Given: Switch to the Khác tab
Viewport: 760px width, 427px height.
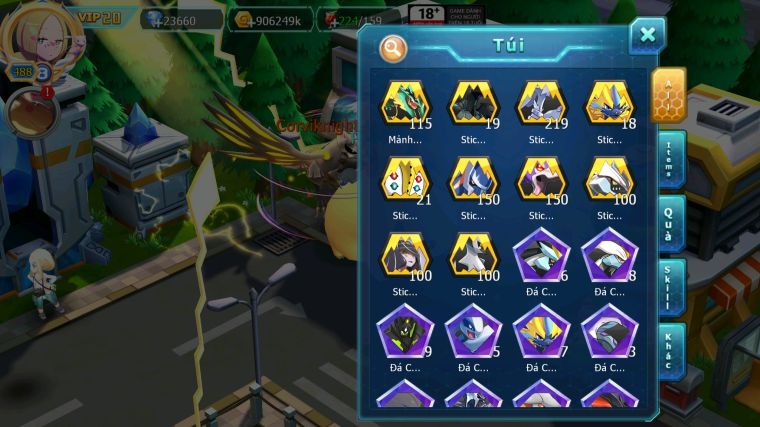Looking at the screenshot, I should click(x=670, y=351).
